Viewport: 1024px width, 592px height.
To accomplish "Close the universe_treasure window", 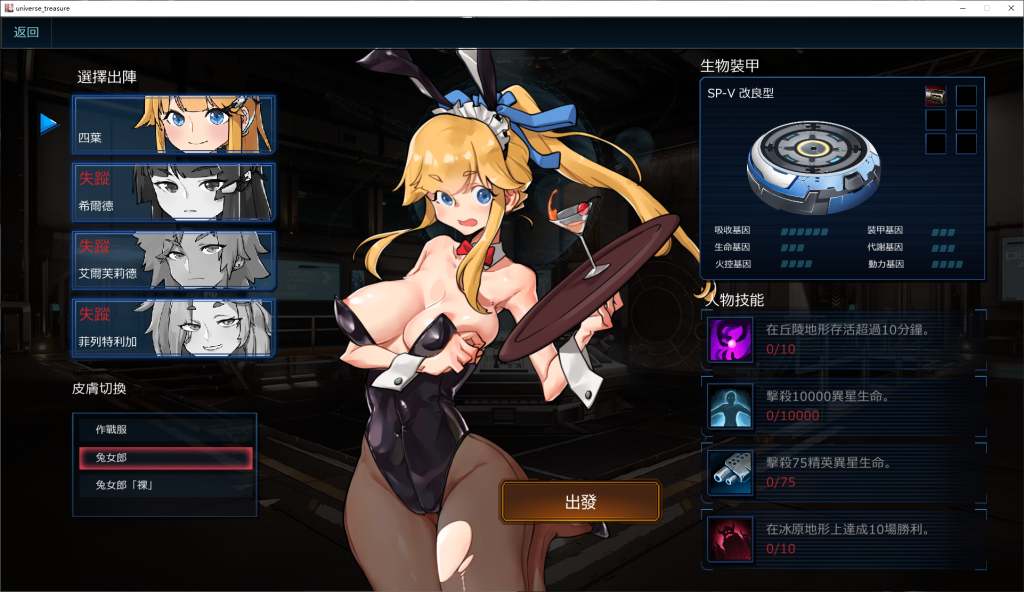I will click(x=1008, y=8).
